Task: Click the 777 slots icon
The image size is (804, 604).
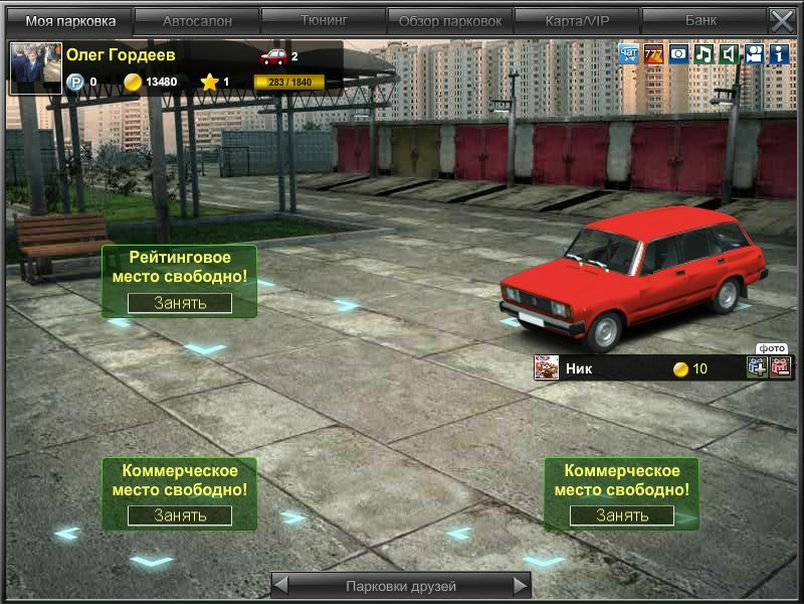Action: [653, 54]
